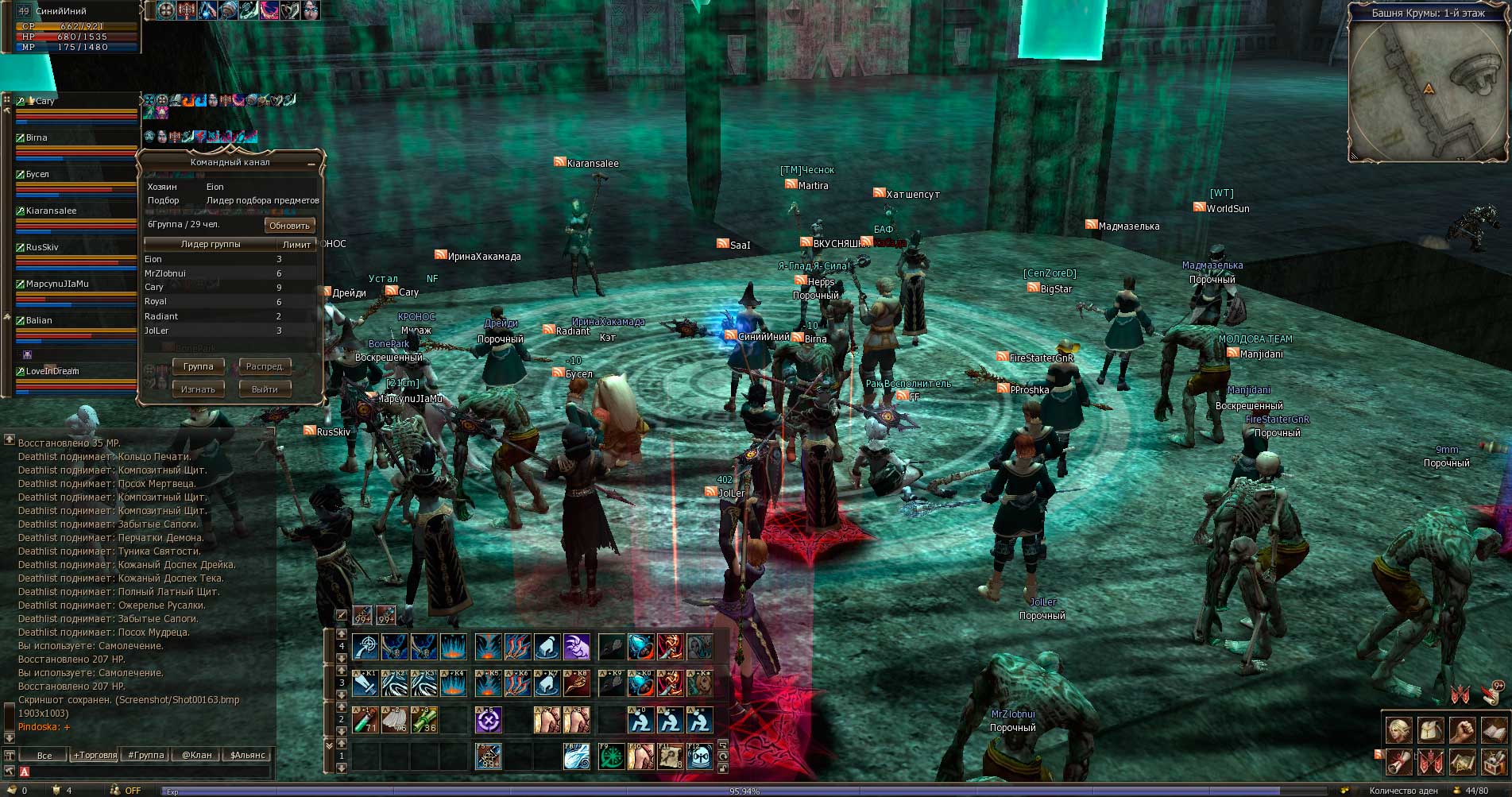Viewport: 1512px width, 797px height.
Task: Switch to the @Клан chat tab
Action: 197,755
